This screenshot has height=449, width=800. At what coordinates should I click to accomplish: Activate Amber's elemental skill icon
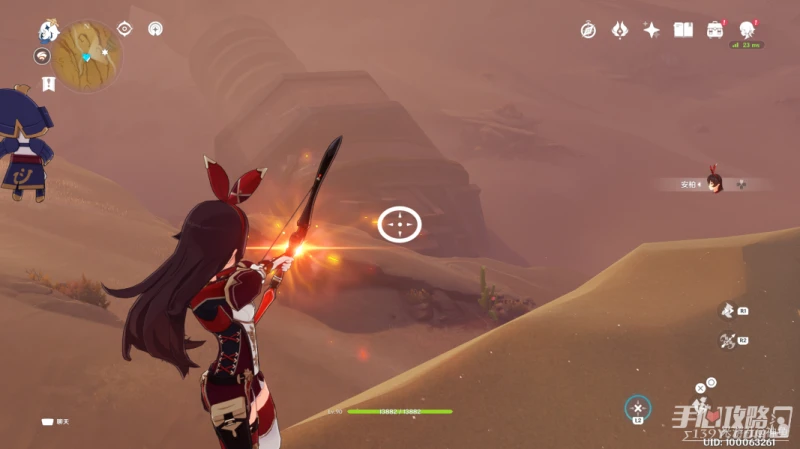(x=728, y=311)
